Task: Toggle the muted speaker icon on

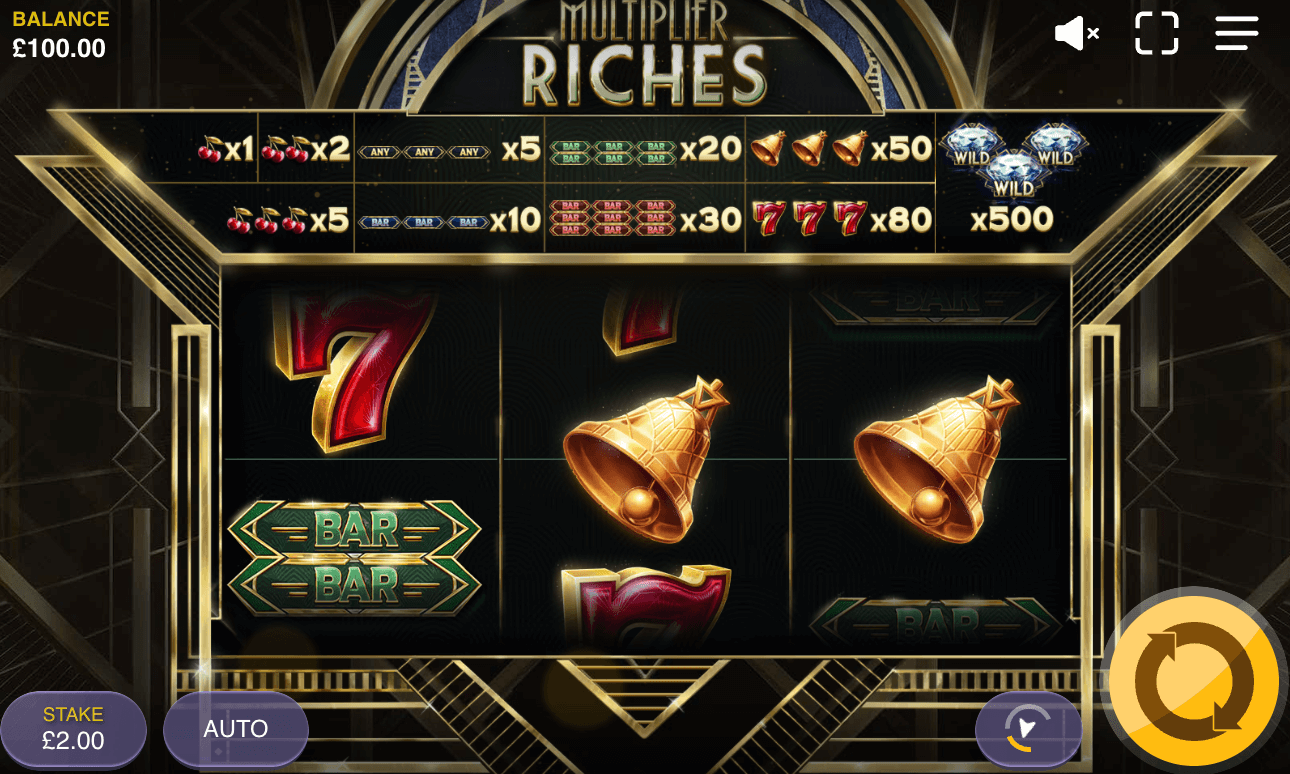Action: coord(1076,32)
